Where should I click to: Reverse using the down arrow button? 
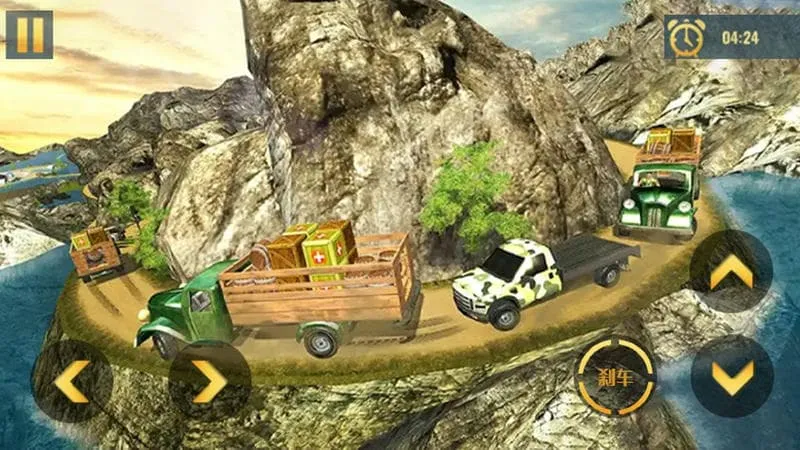(x=731, y=376)
